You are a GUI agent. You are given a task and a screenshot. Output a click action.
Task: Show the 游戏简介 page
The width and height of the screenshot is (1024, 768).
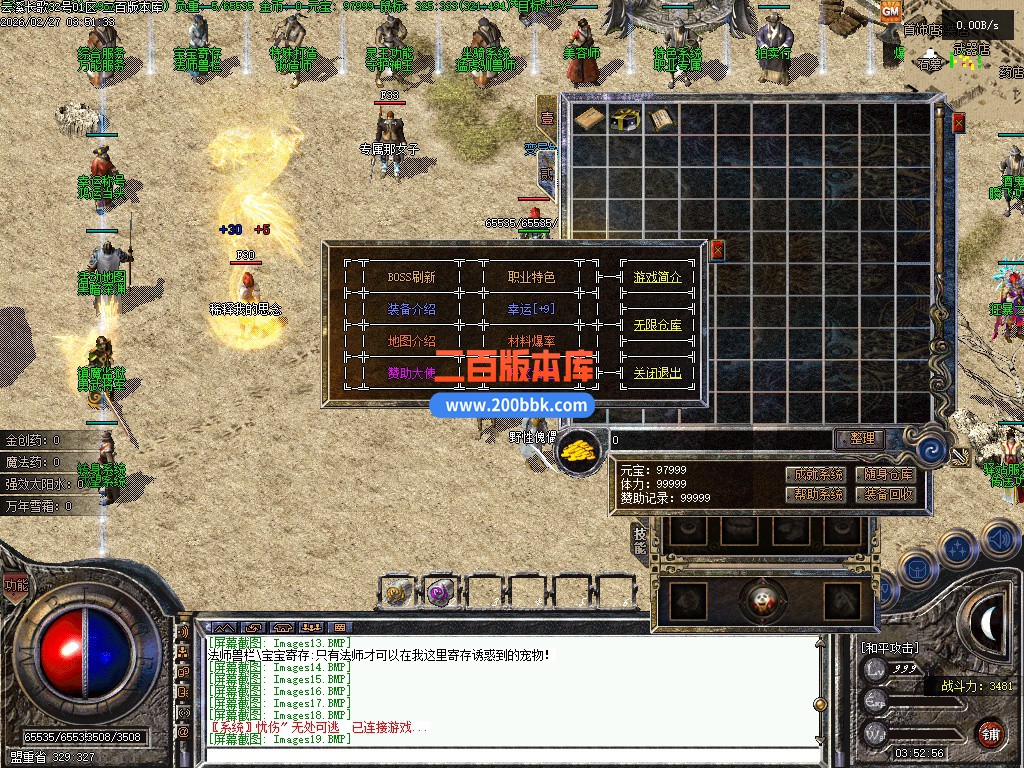657,277
